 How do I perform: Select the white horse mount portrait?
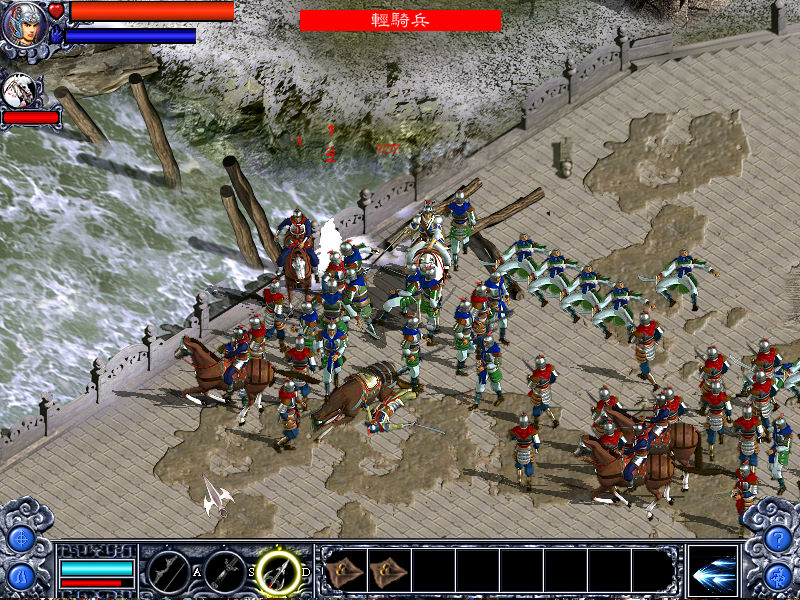pyautogui.click(x=19, y=90)
